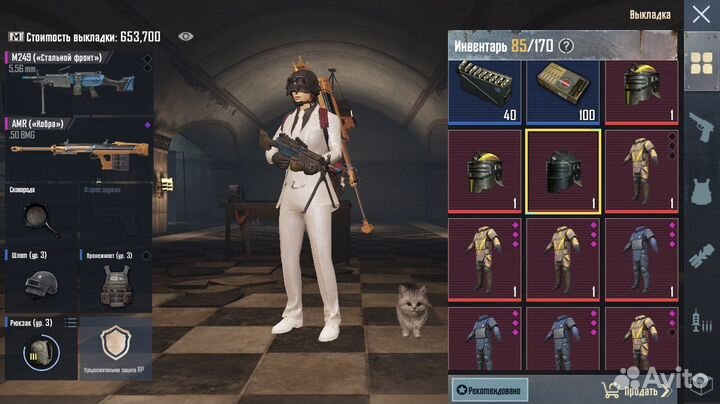The image size is (720, 404).
Task: Choose the frying pan melee slot
Action: click(38, 213)
